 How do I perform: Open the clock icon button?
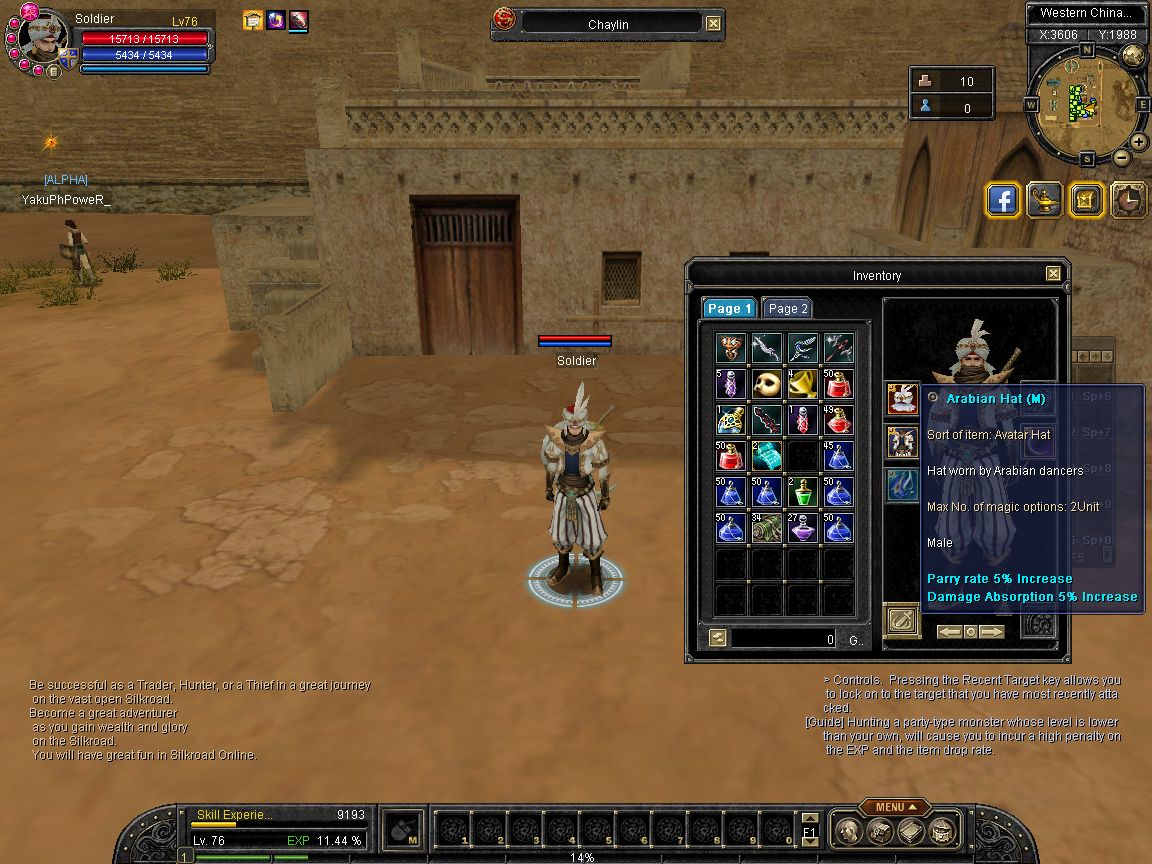[x=1128, y=200]
